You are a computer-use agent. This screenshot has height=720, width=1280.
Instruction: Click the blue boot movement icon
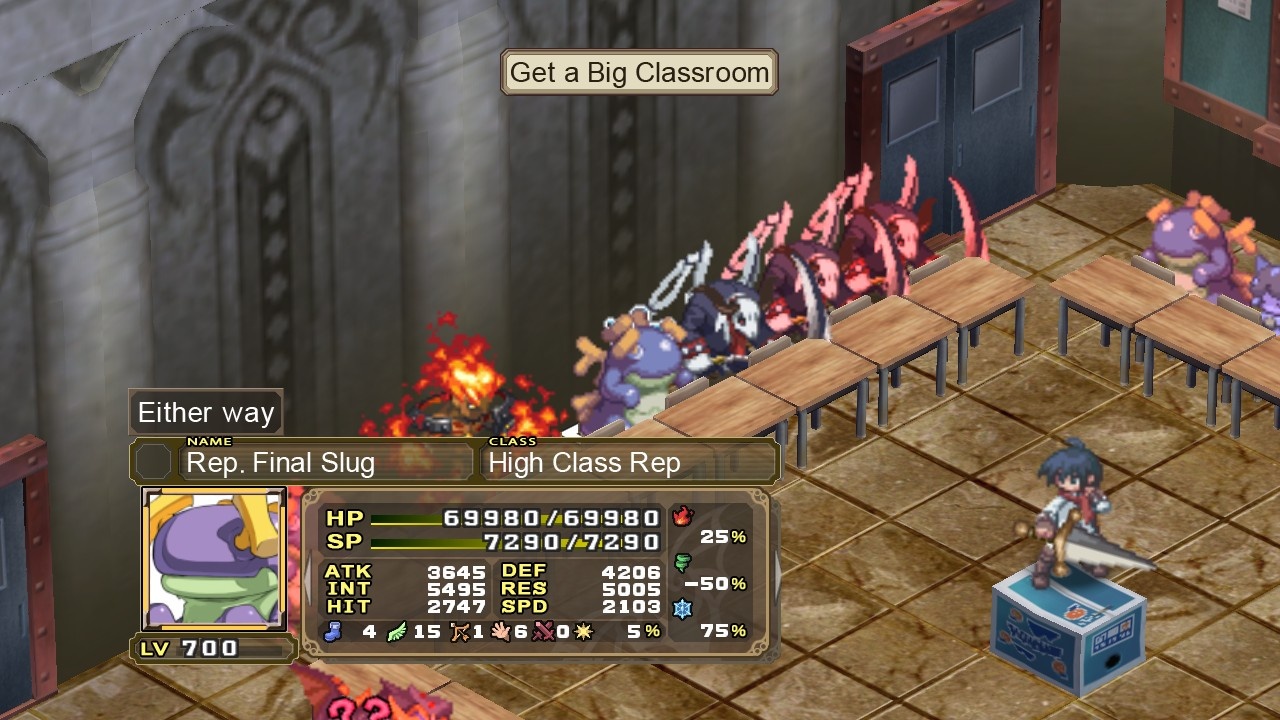(x=332, y=632)
